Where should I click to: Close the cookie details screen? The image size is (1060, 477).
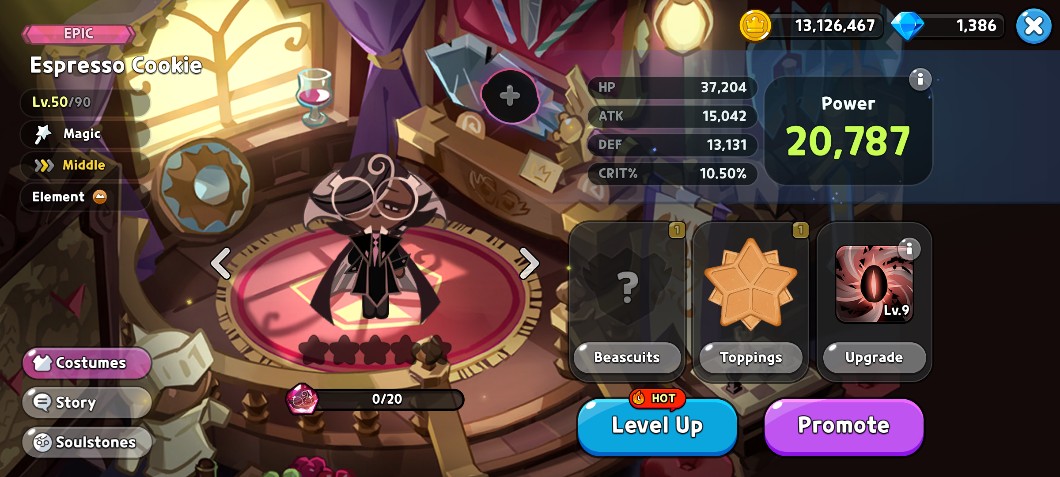click(1033, 26)
